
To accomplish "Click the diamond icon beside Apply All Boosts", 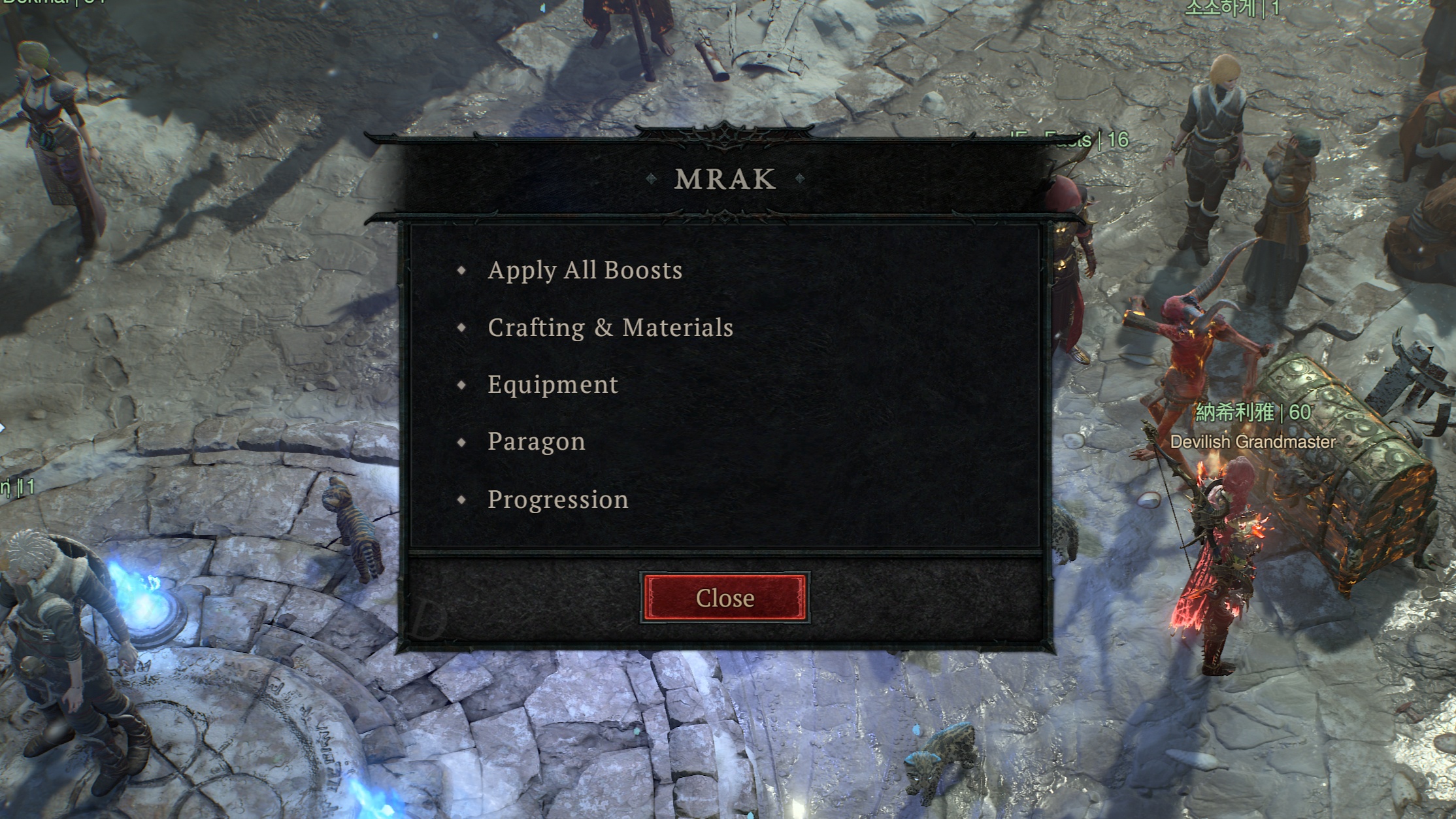I will [x=462, y=270].
